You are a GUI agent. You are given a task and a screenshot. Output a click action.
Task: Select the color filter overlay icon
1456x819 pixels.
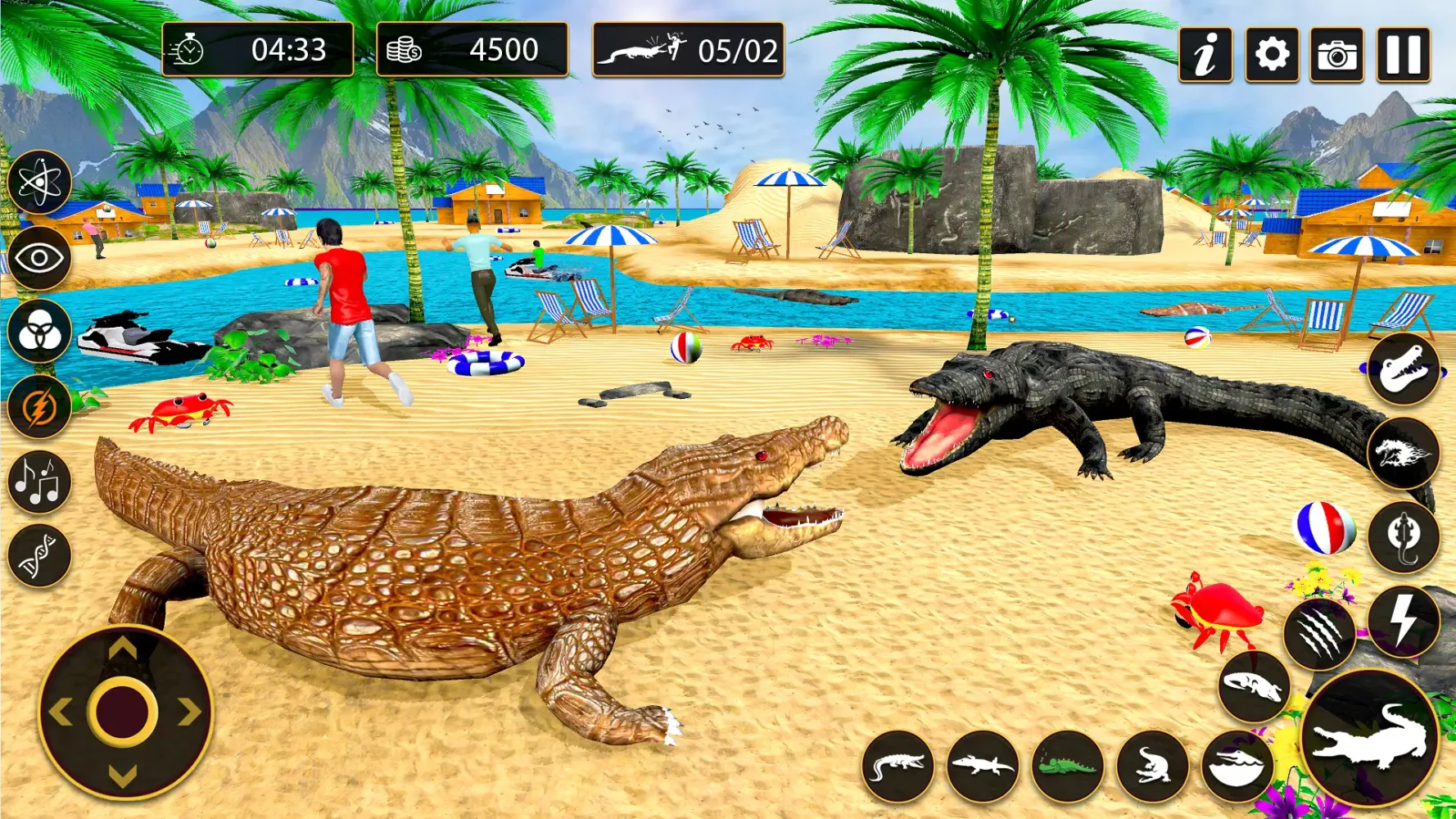38,334
